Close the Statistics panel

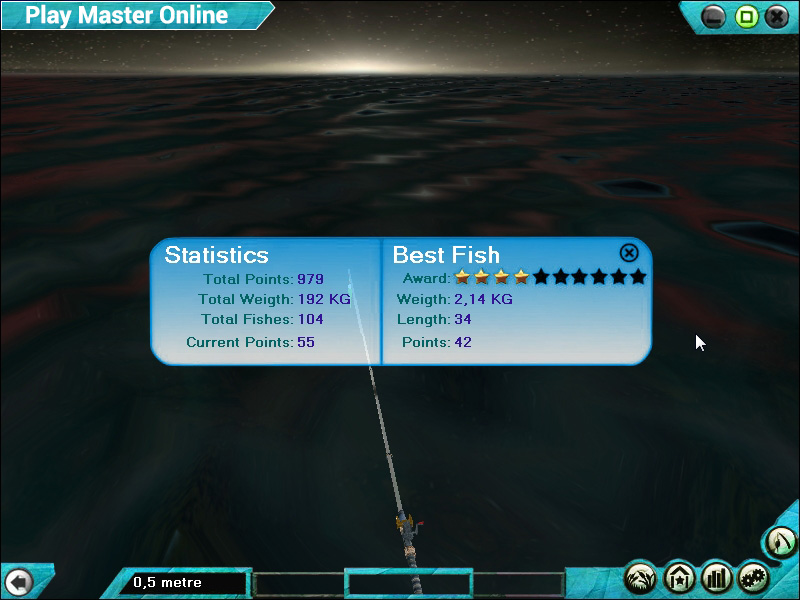629,253
